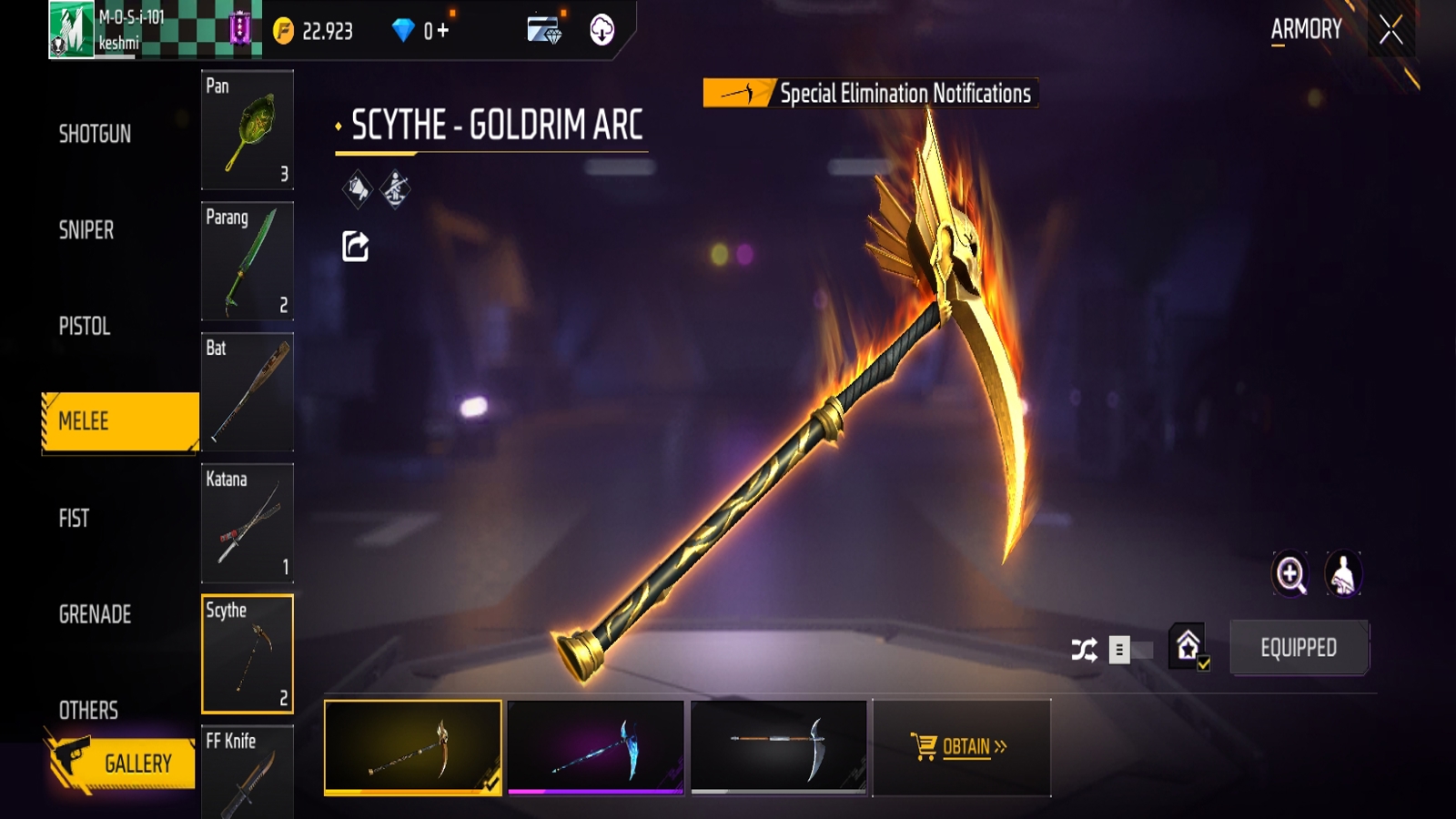Close the Armory screen
The image size is (1456, 819).
click(x=1390, y=31)
